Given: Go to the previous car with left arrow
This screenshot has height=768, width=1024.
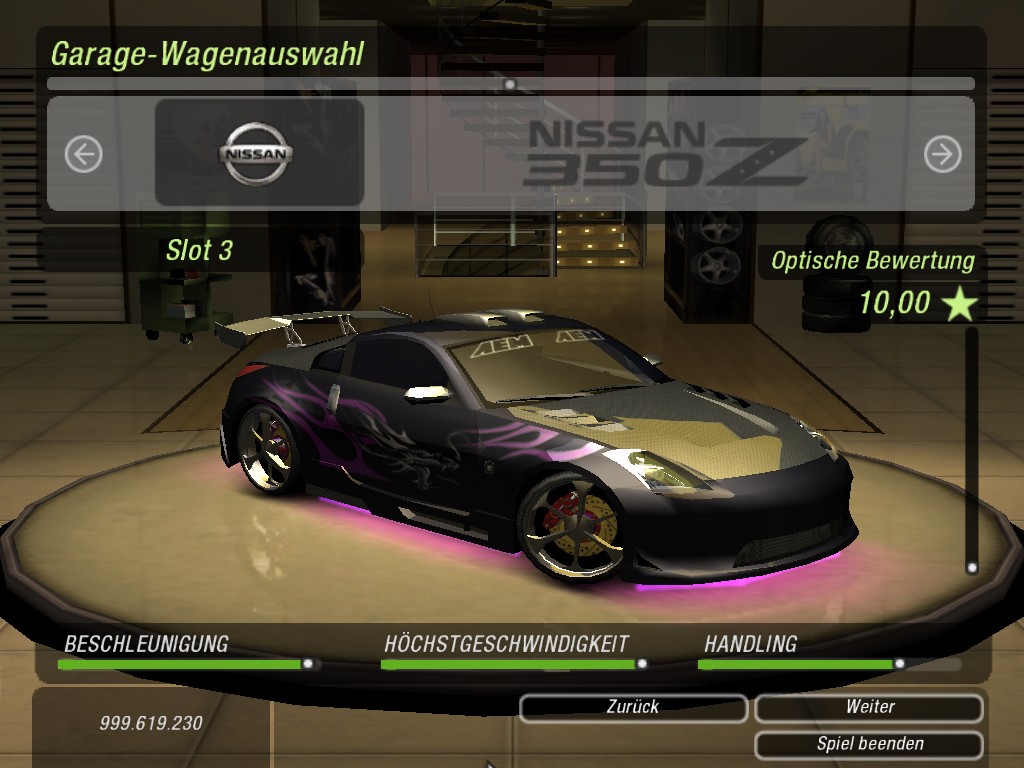Looking at the screenshot, I should click(84, 154).
